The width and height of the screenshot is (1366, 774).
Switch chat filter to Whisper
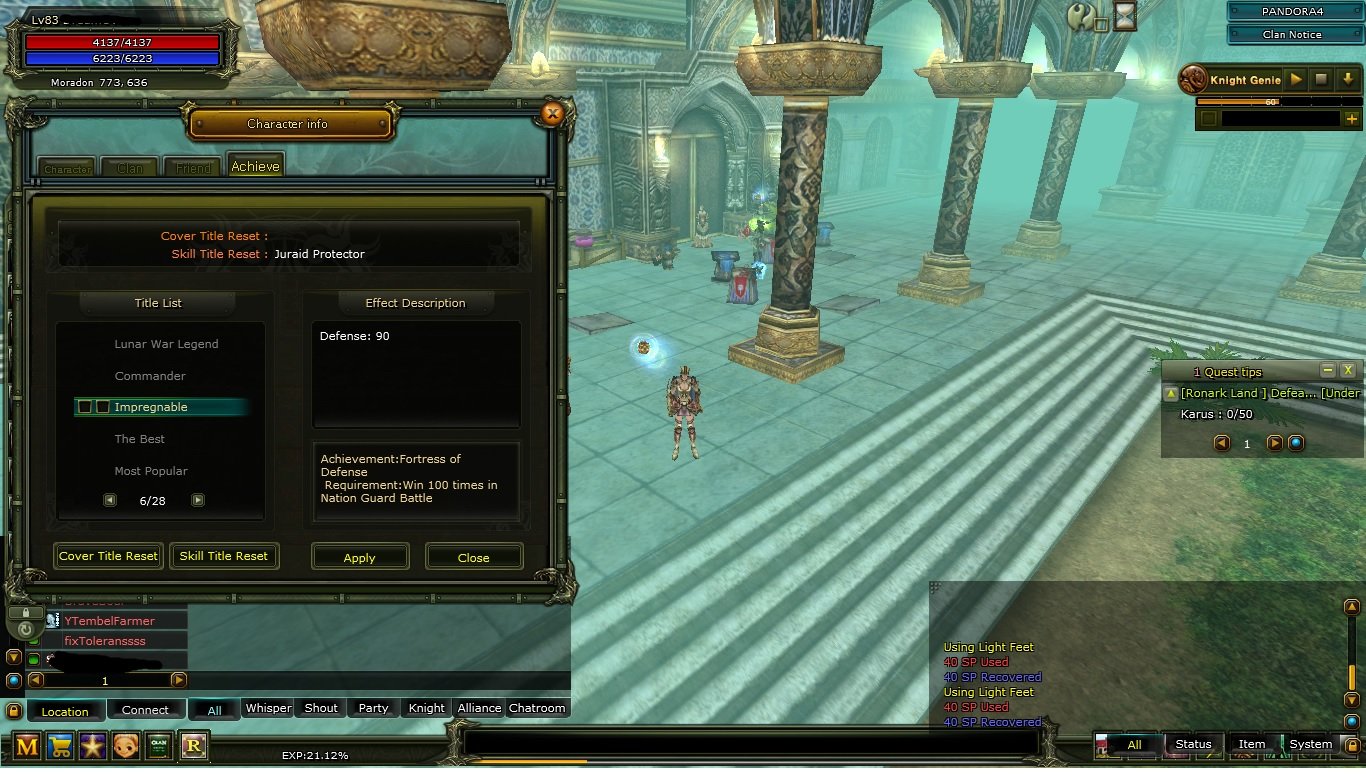[268, 708]
